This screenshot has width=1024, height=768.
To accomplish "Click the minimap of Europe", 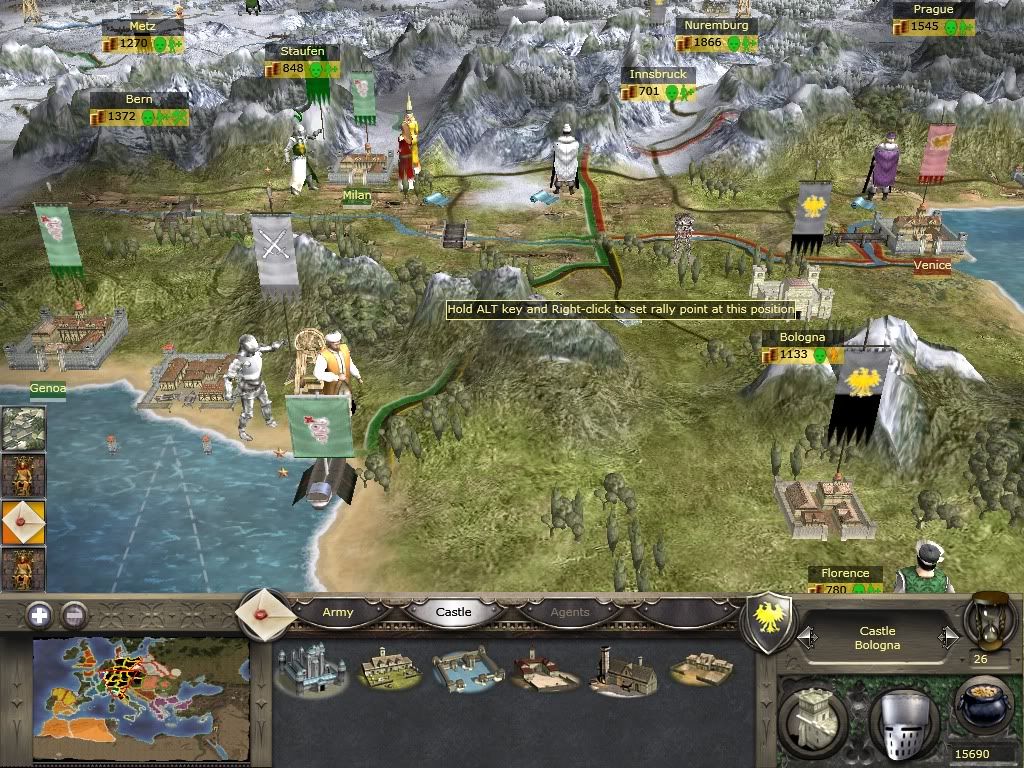I will pyautogui.click(x=141, y=697).
